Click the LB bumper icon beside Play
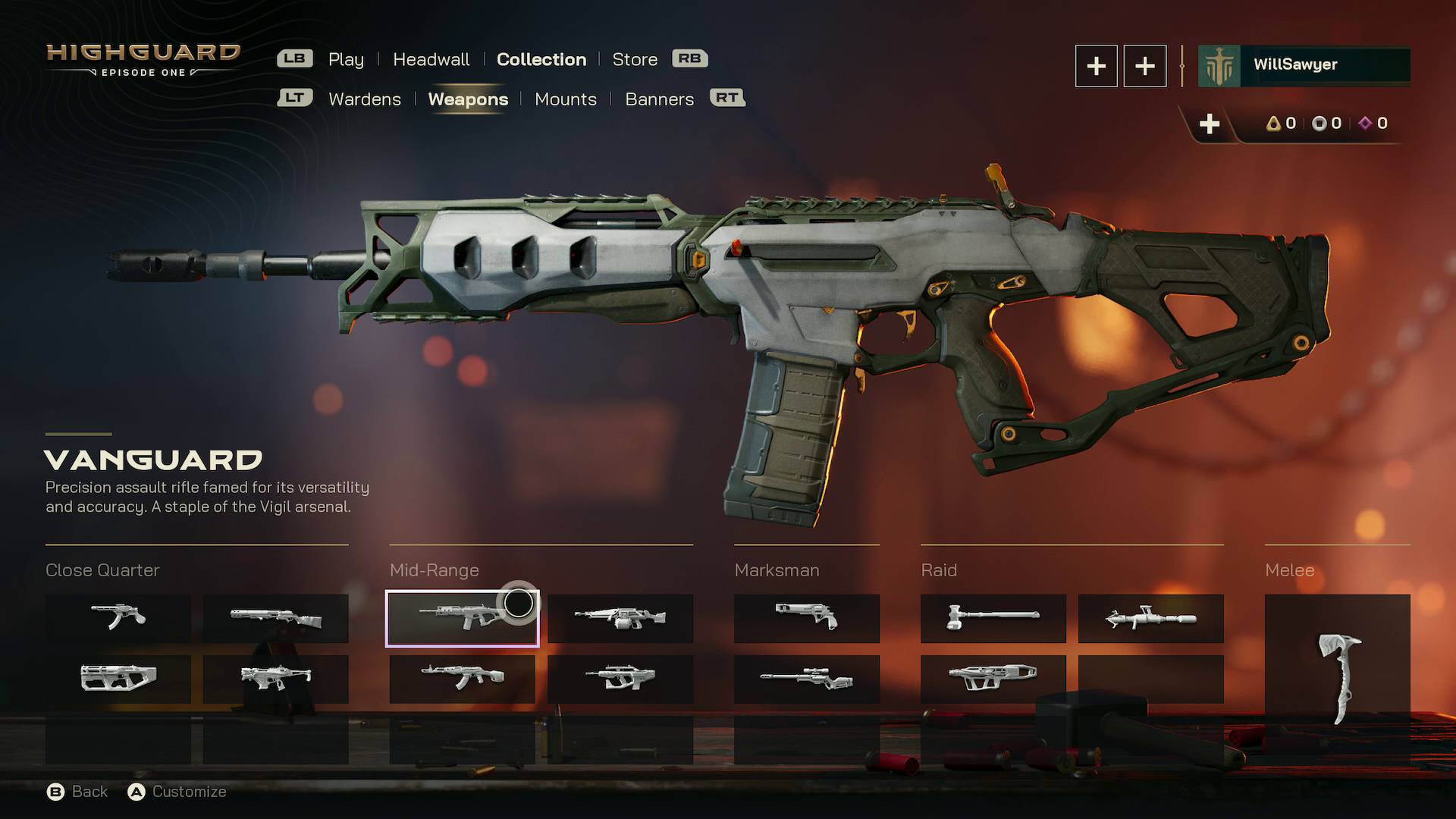1456x819 pixels. click(x=295, y=58)
